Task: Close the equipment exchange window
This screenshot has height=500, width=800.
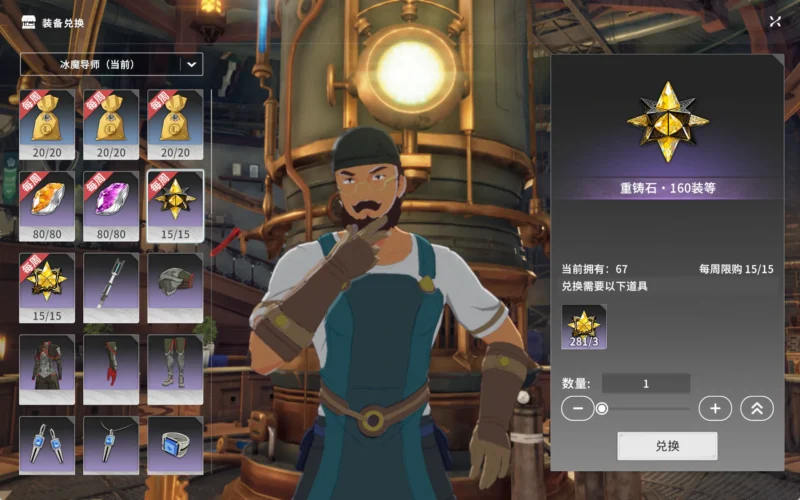Action: (775, 21)
